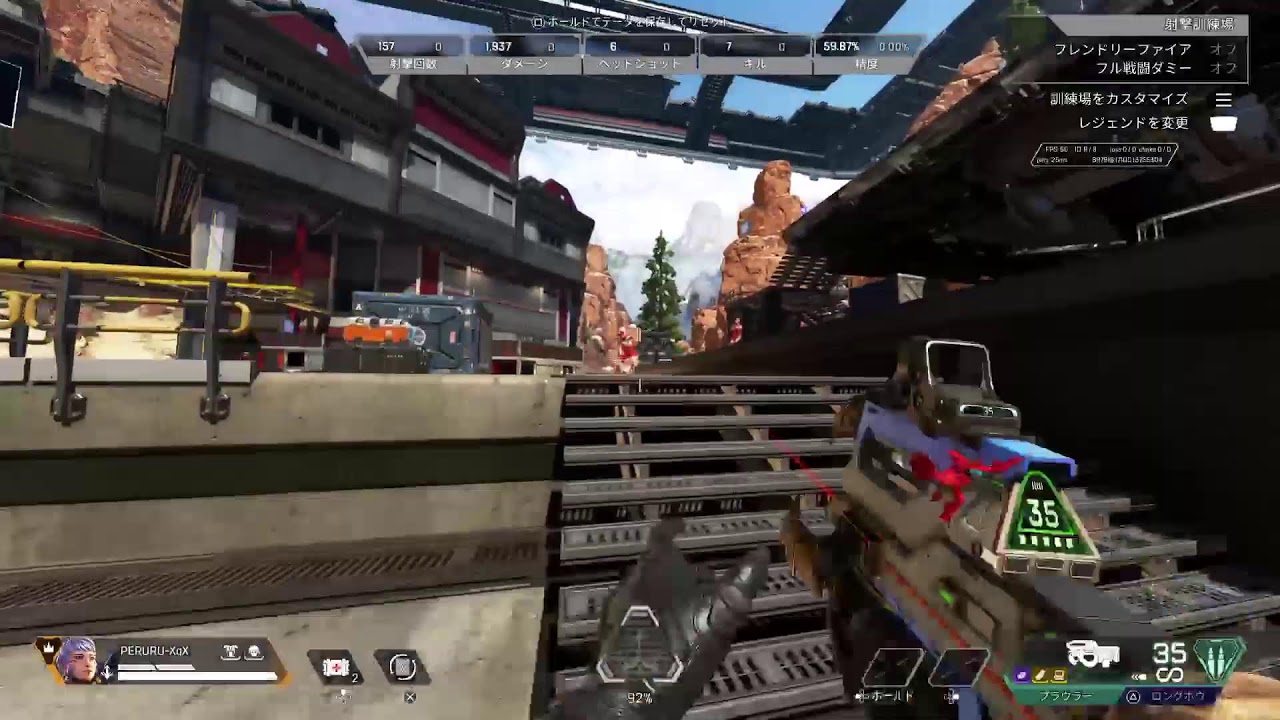
Task: Select the grenade ordnance slot
Action: click(402, 667)
